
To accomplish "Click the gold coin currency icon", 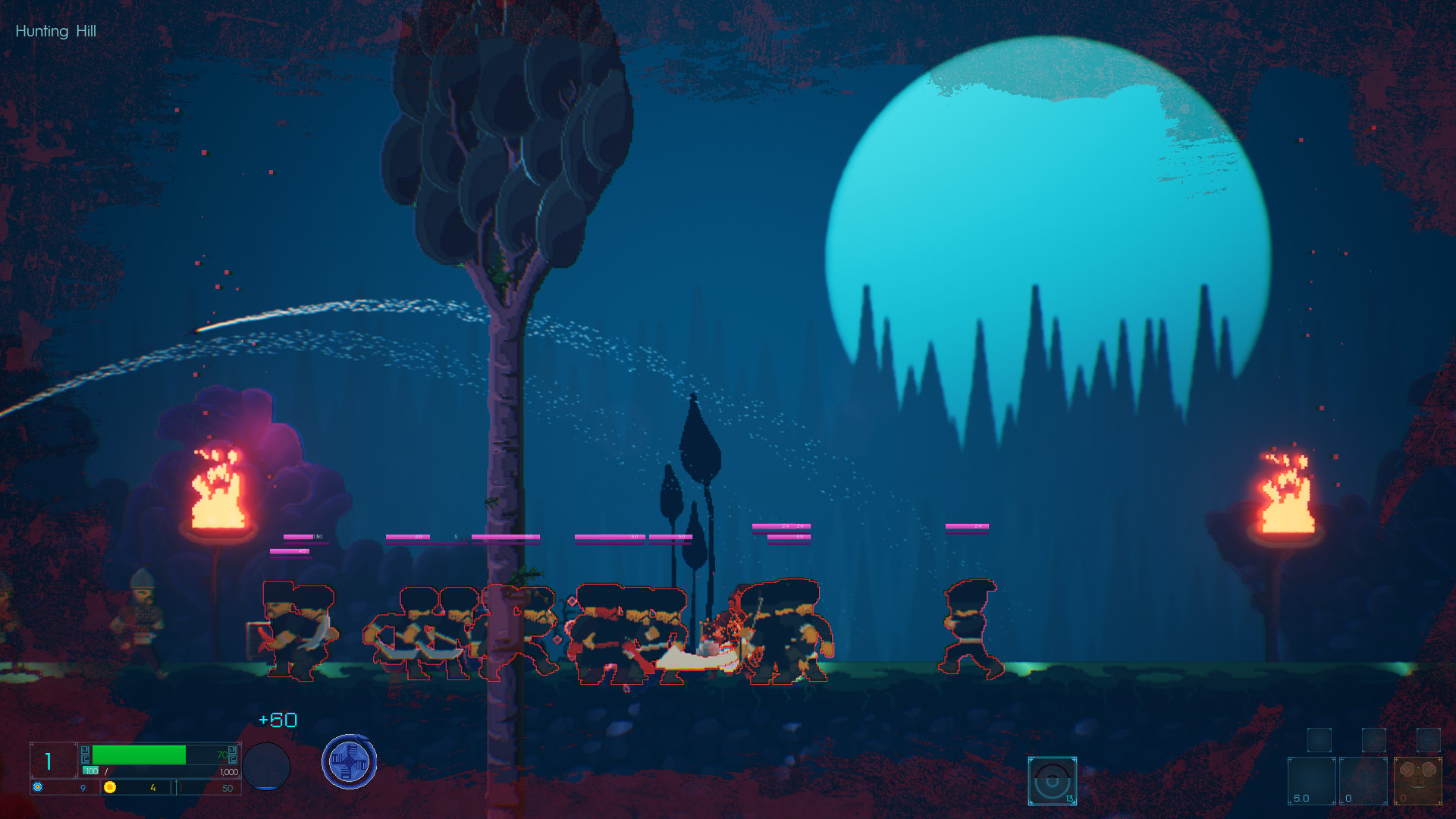I will click(109, 788).
